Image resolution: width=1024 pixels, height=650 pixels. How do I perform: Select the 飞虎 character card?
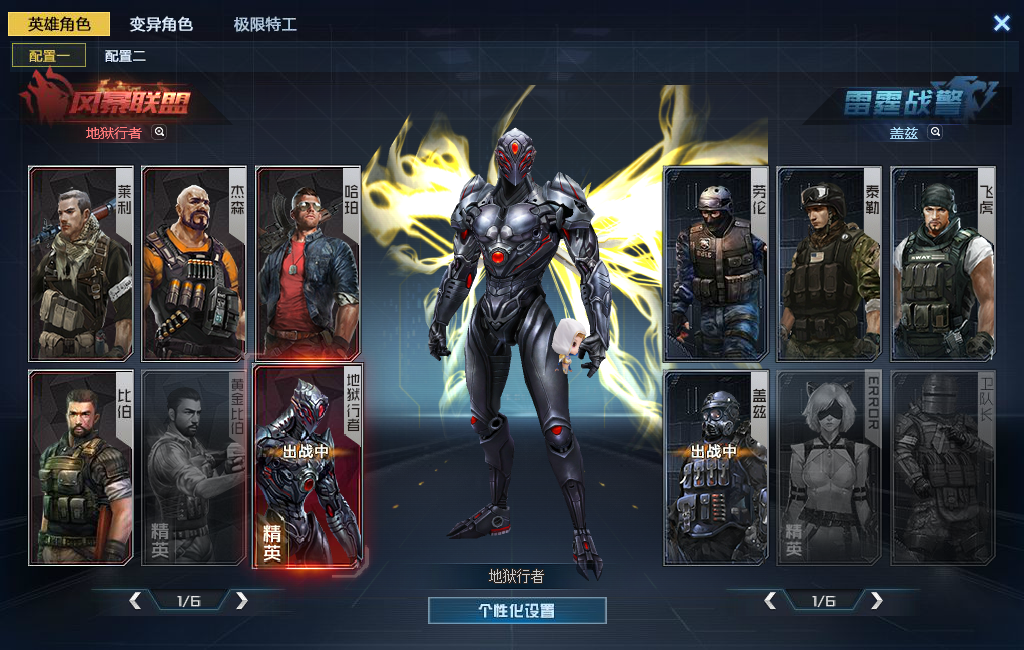(x=943, y=263)
